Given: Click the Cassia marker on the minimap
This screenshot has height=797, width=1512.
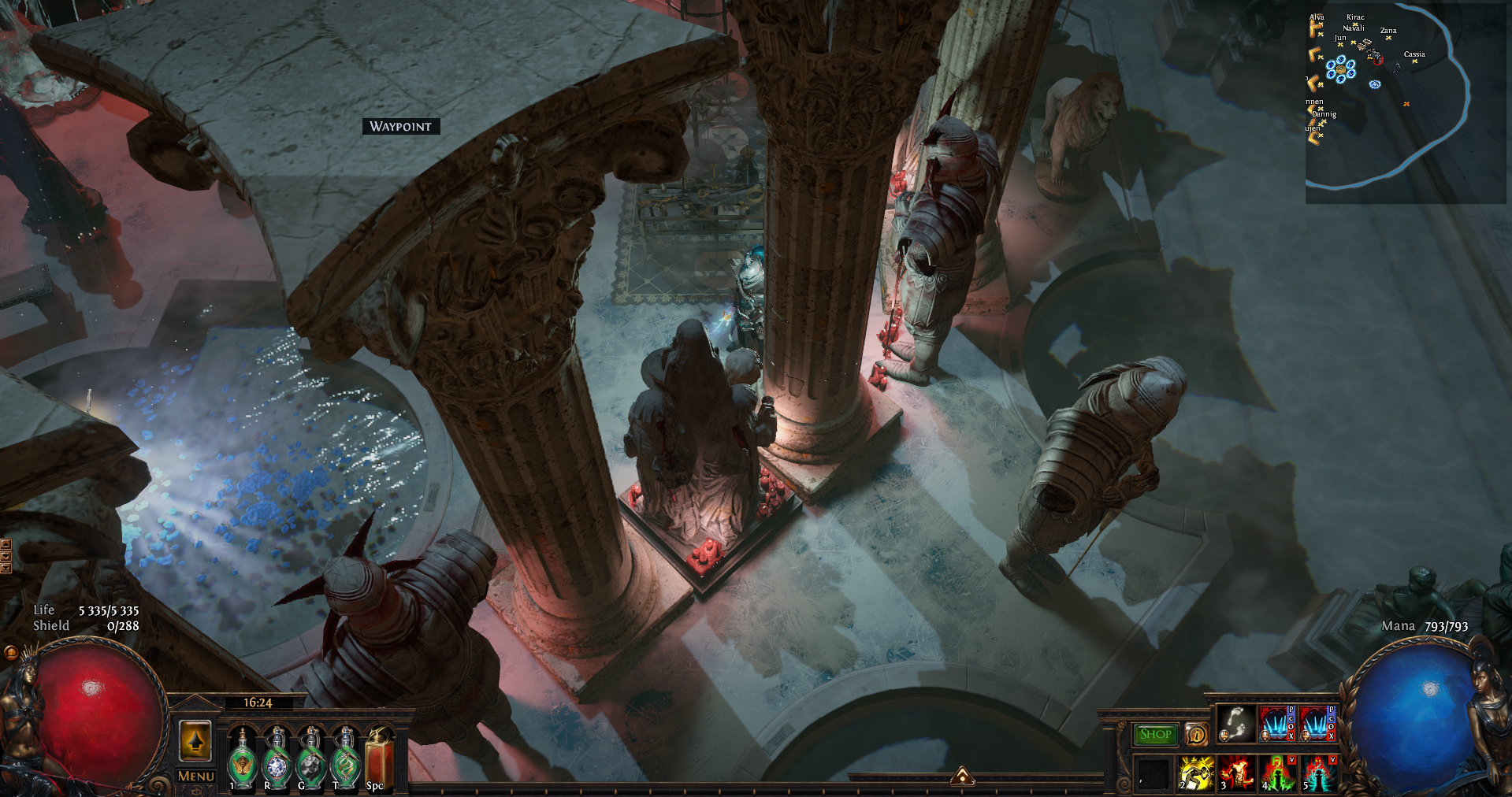Looking at the screenshot, I should (1415, 61).
